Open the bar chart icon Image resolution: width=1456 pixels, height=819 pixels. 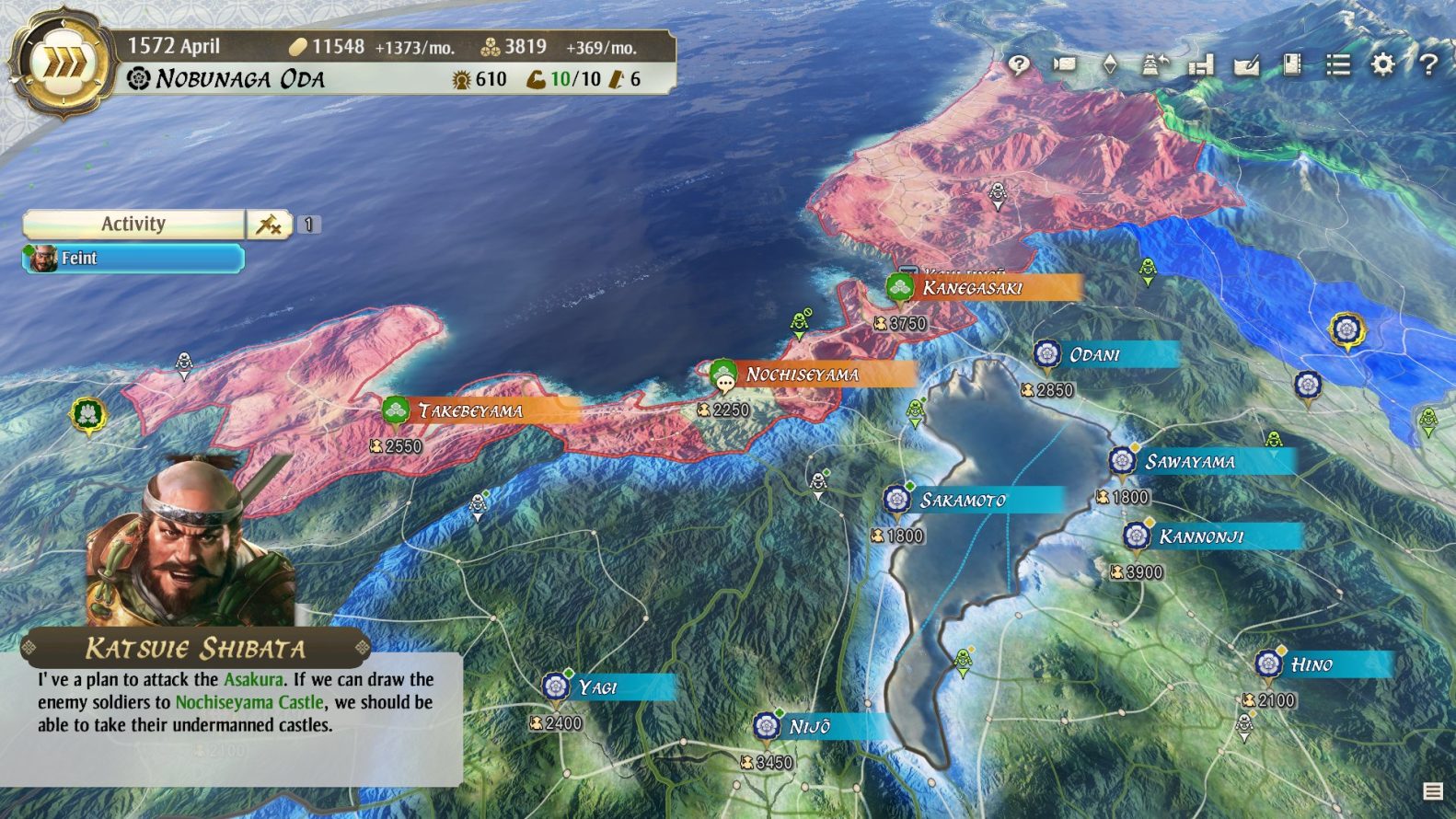[1201, 64]
